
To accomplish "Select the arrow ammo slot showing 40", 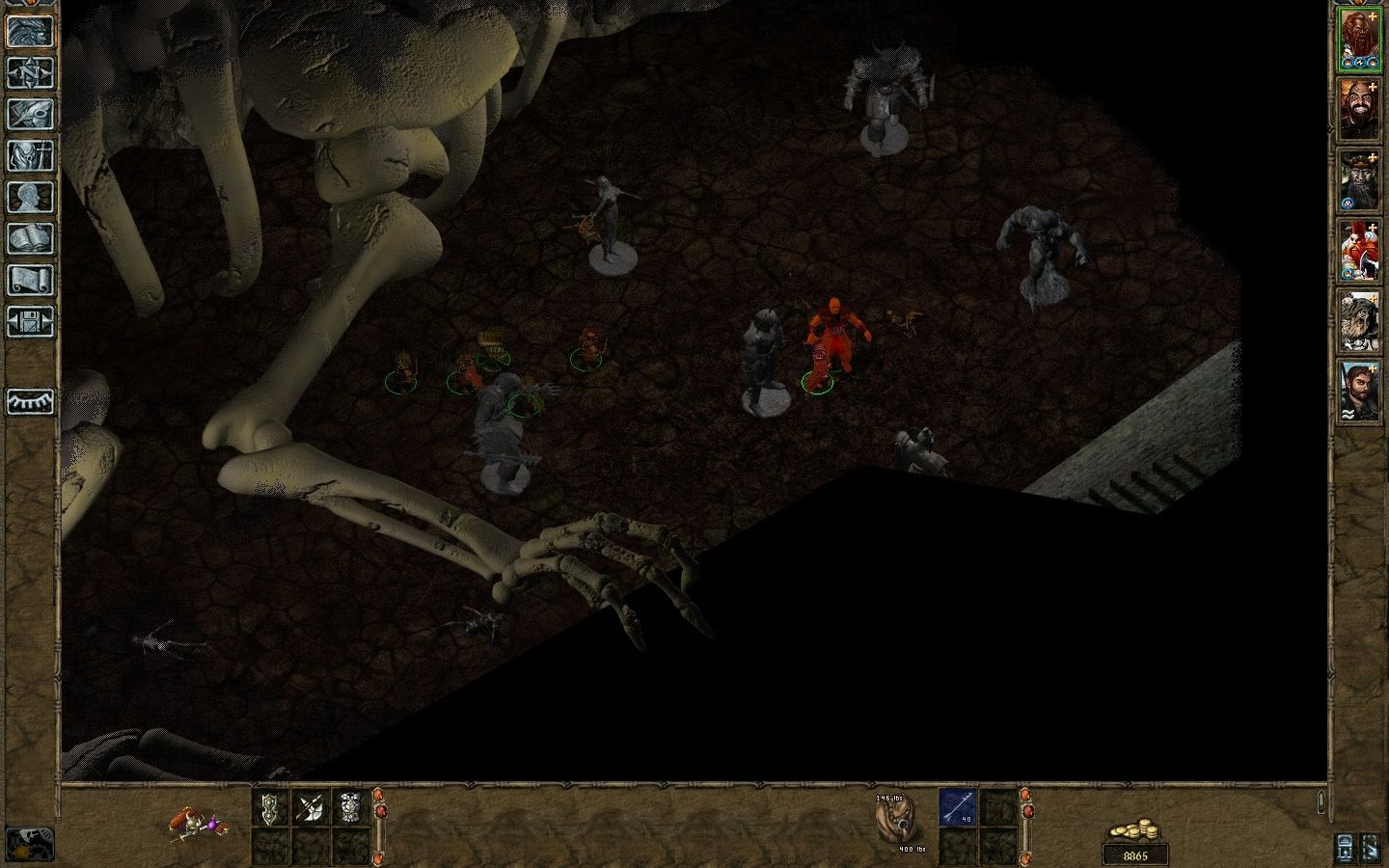I will 958,808.
